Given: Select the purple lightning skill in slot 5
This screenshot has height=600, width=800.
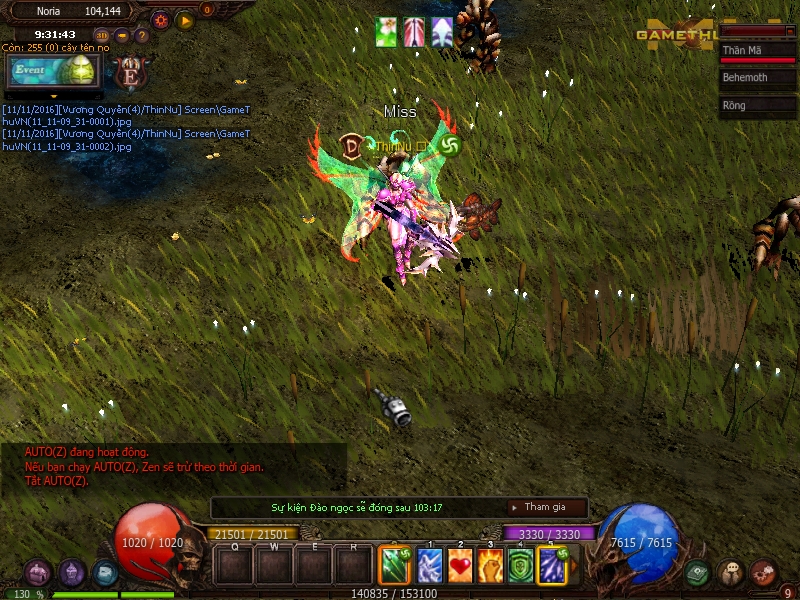Looking at the screenshot, I should [x=552, y=565].
